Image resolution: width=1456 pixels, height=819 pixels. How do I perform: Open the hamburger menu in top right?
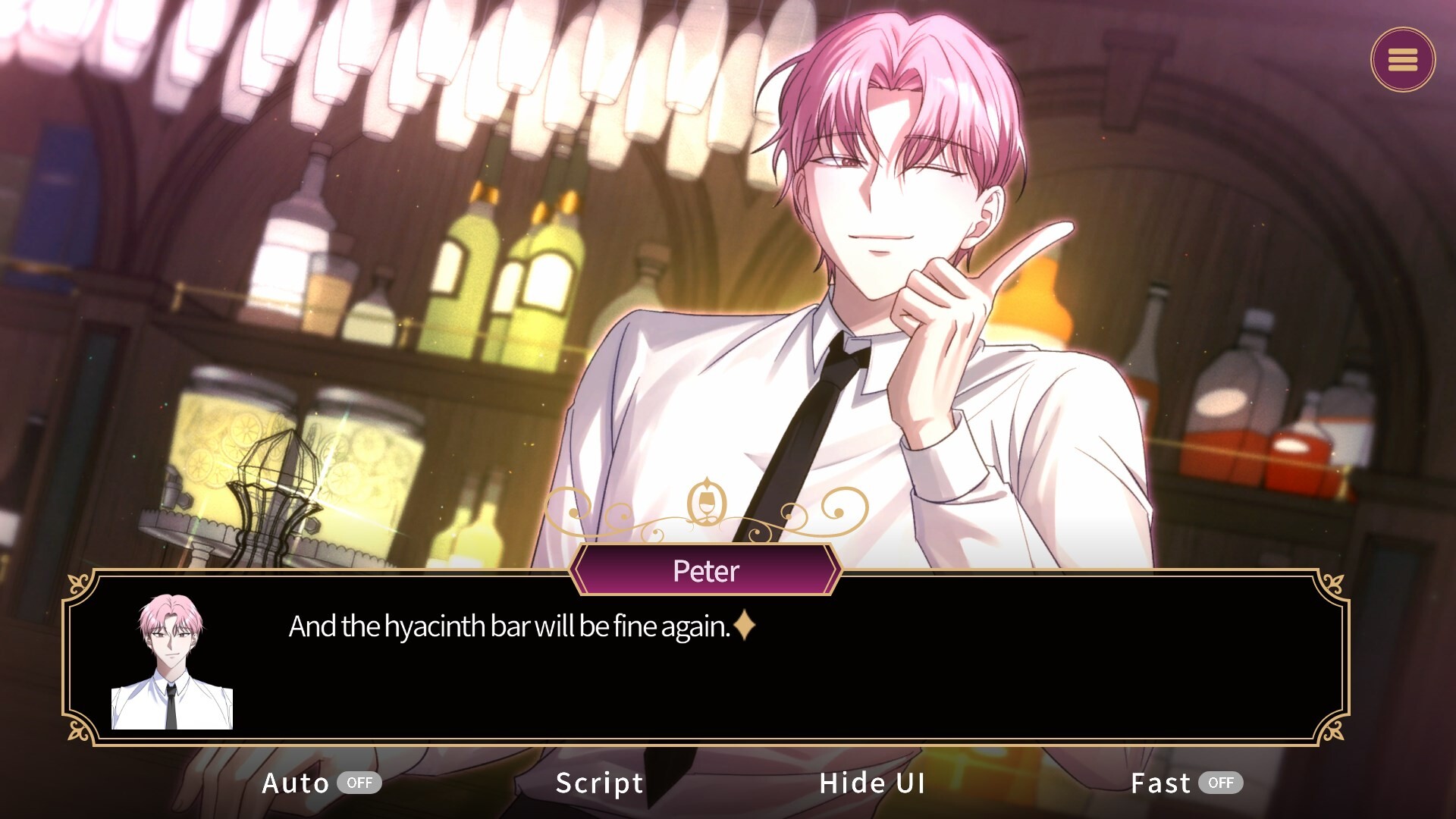coord(1402,60)
